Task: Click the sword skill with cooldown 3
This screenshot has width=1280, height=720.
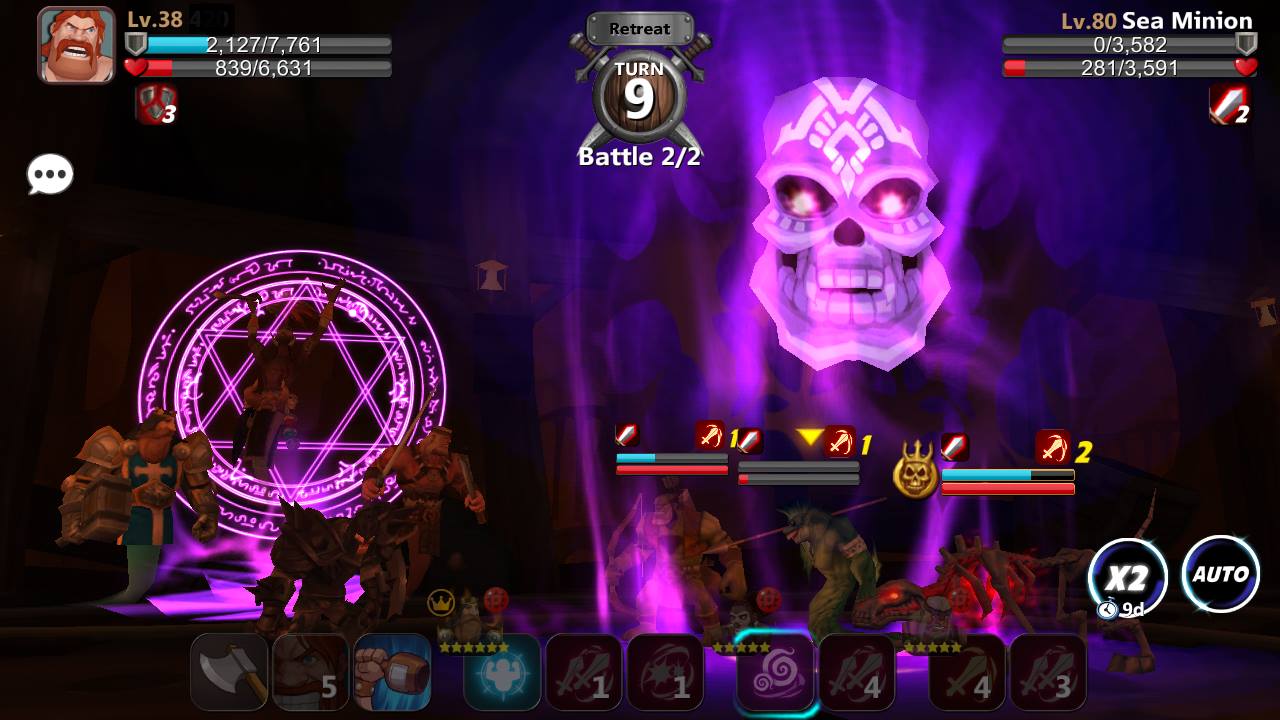Action: [x=1048, y=672]
